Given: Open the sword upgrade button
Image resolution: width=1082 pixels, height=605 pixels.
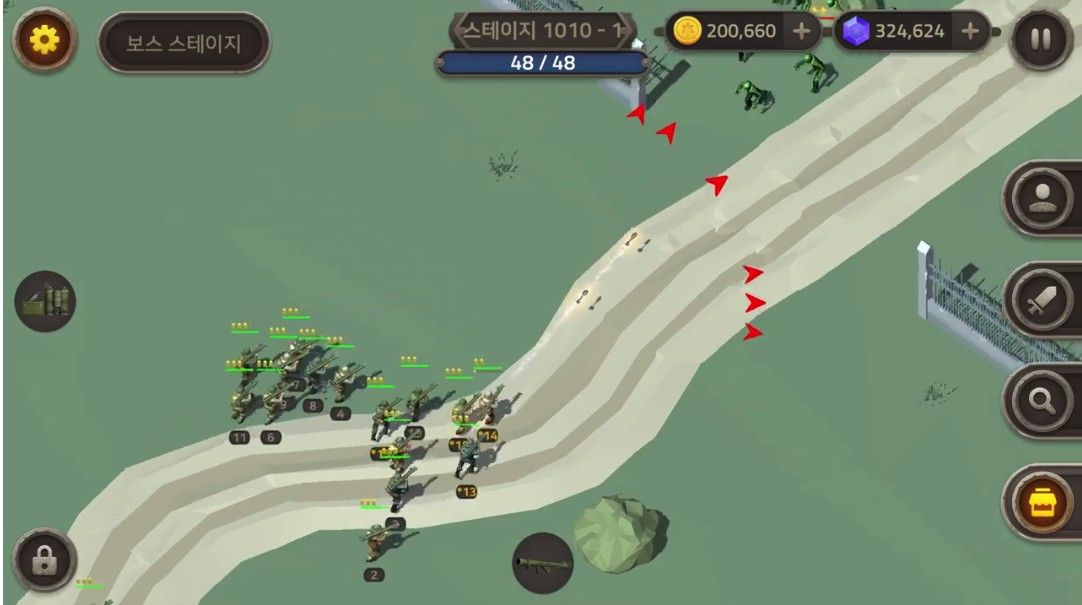Looking at the screenshot, I should click(x=1044, y=298).
